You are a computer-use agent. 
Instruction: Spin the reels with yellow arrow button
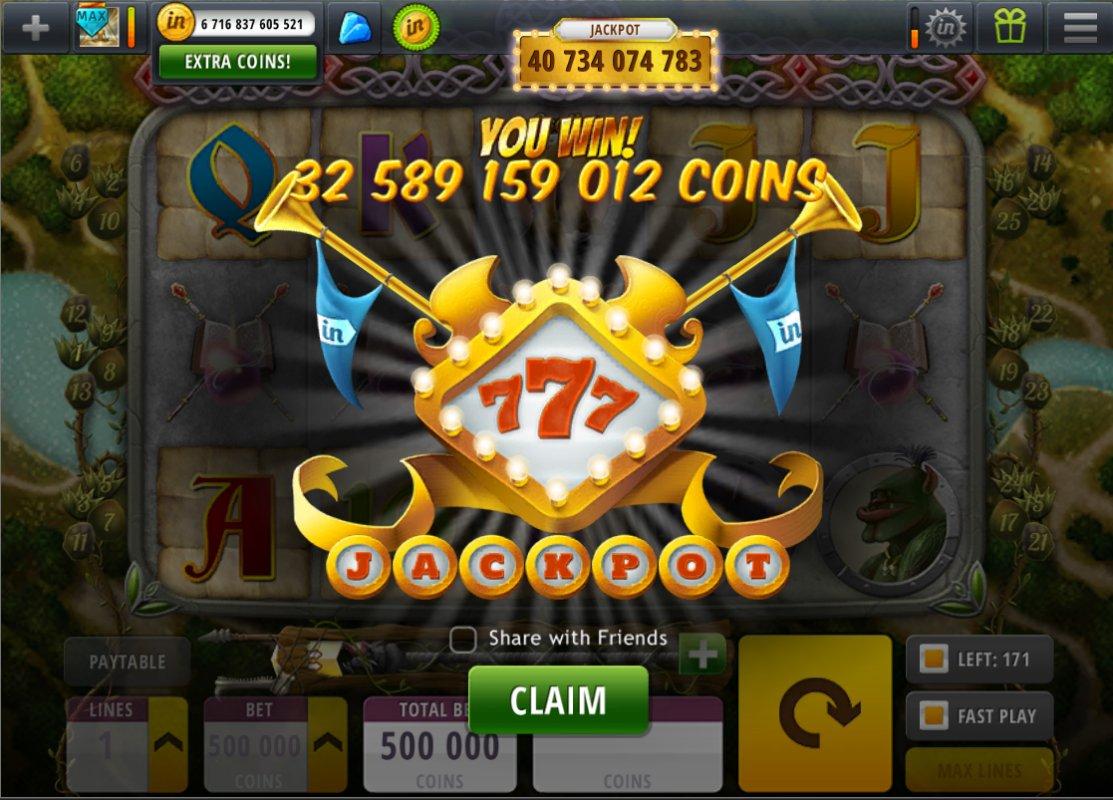(x=815, y=712)
